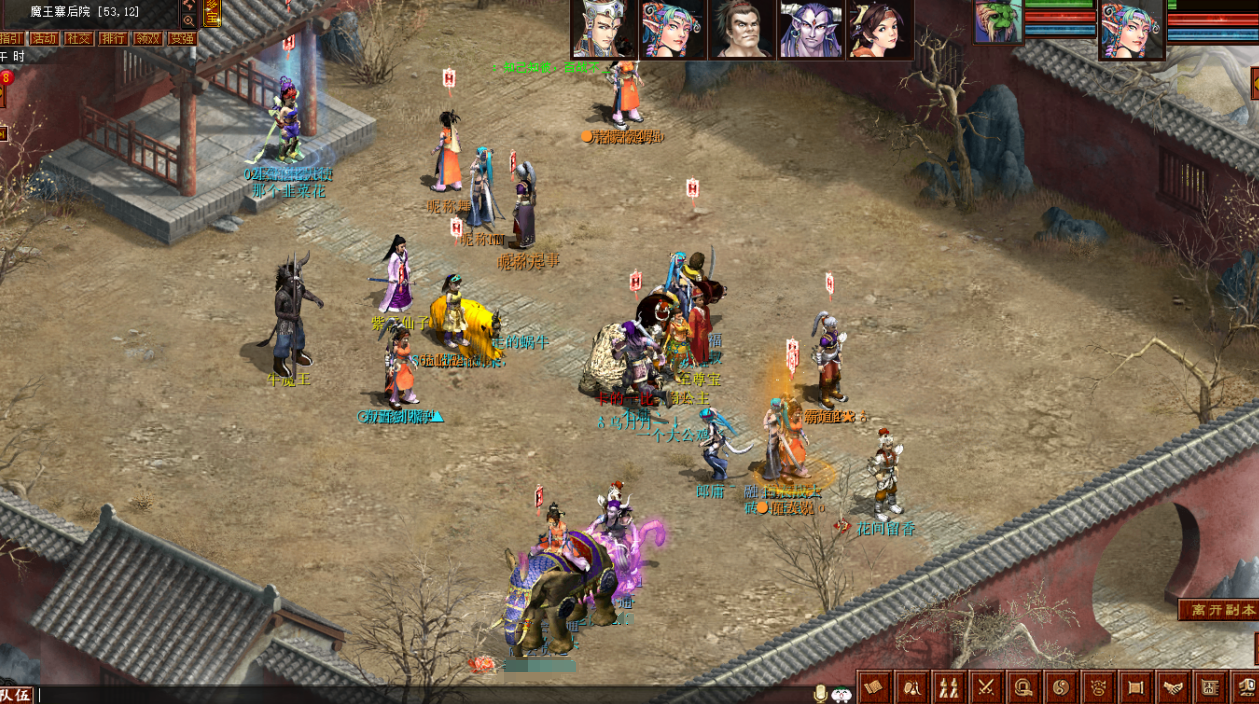
Task: Open the 活动 activities menu
Action: pos(44,39)
